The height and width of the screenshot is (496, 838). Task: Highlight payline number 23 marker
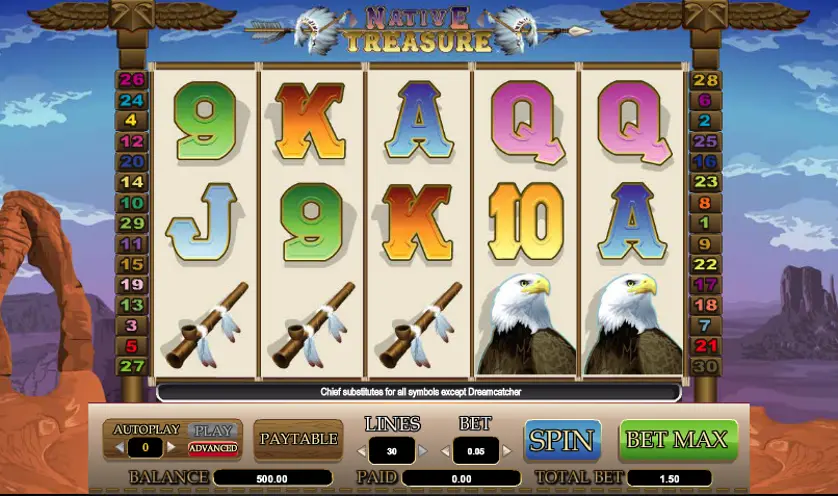point(706,182)
